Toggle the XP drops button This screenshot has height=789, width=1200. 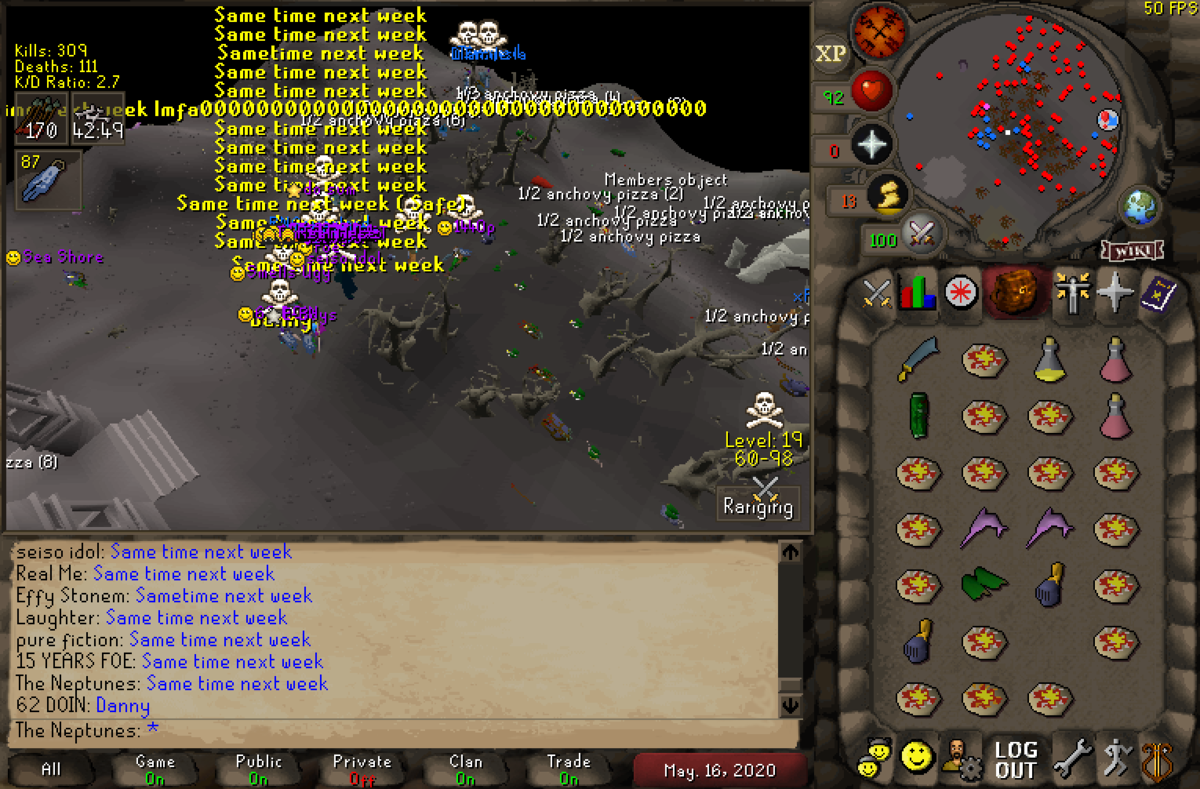point(830,54)
